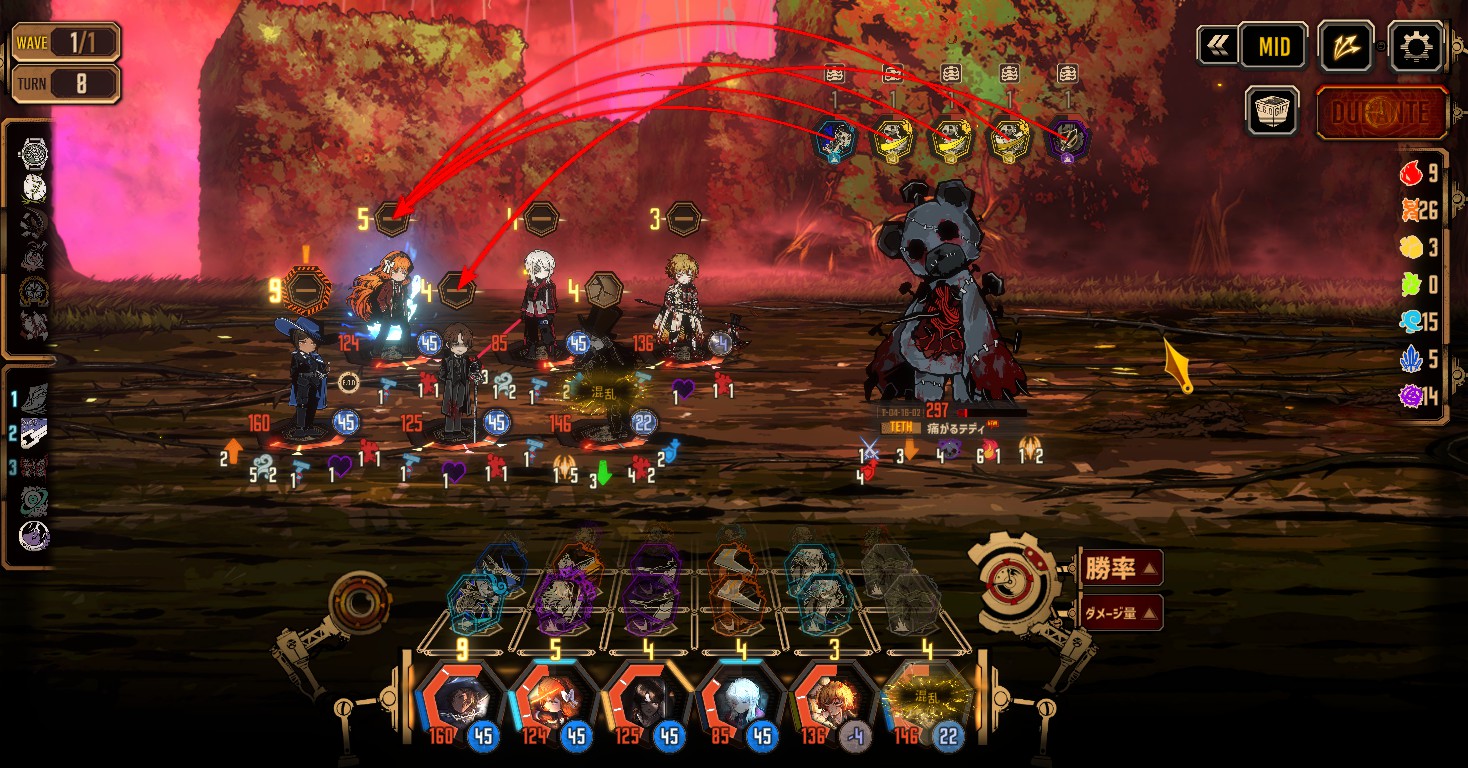The width and height of the screenshot is (1468, 768).
Task: Open the E.G.O Gift box
Action: click(x=1272, y=111)
